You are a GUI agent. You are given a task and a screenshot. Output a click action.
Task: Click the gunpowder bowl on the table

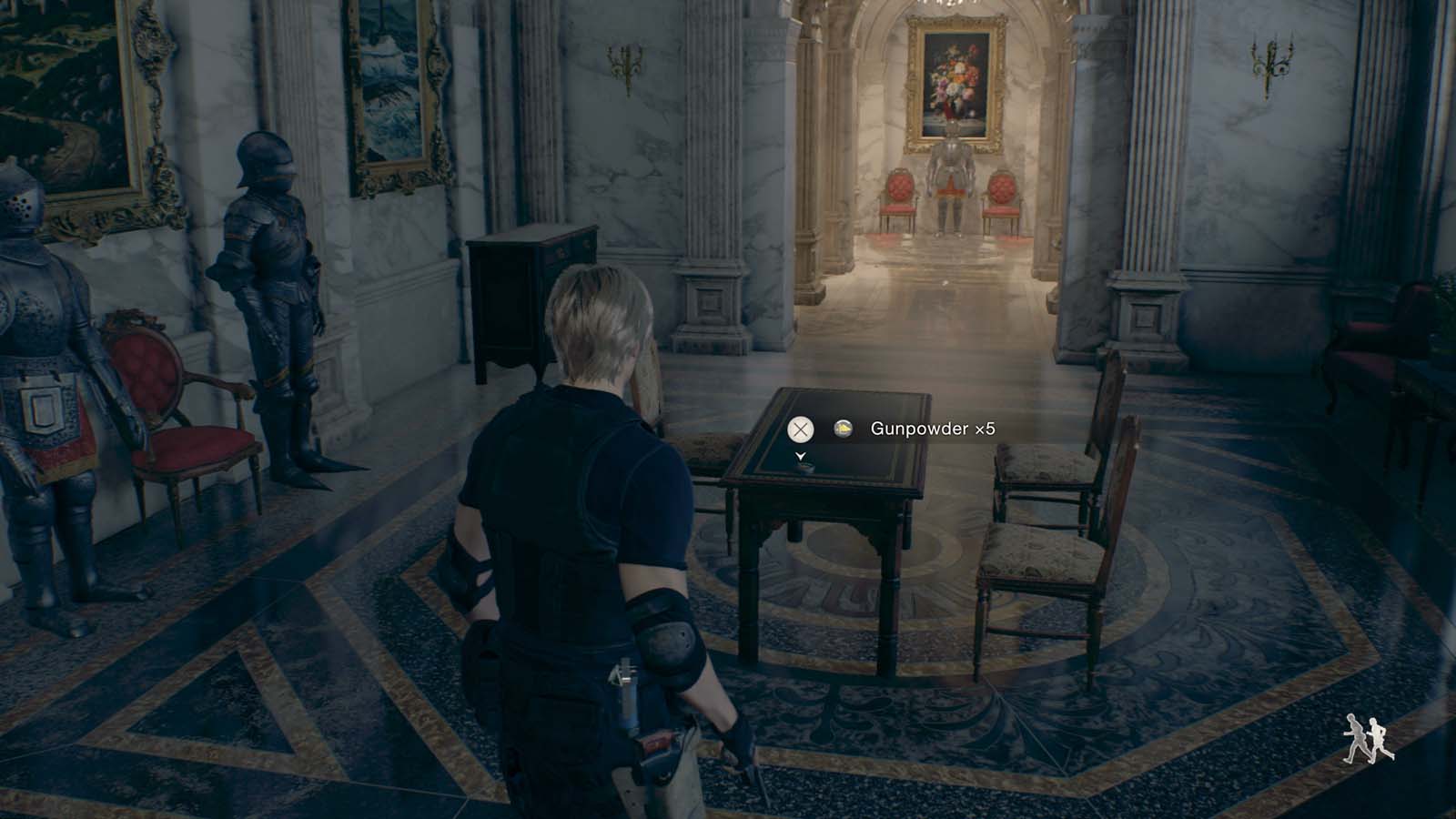(x=804, y=469)
